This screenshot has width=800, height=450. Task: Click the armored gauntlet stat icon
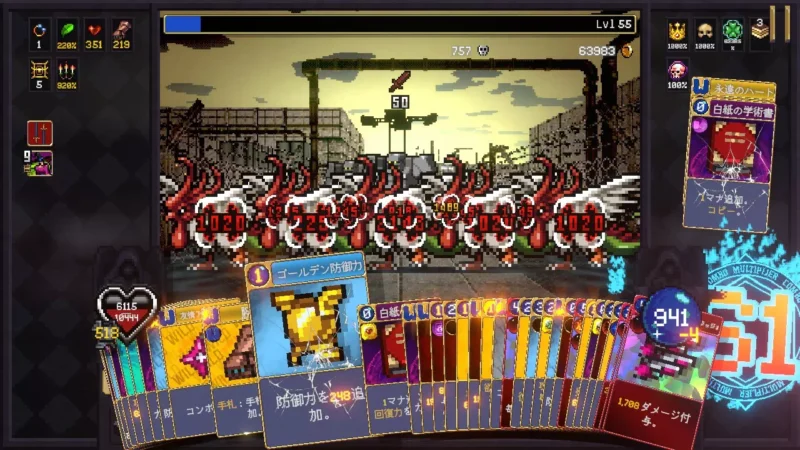pyautogui.click(x=123, y=30)
